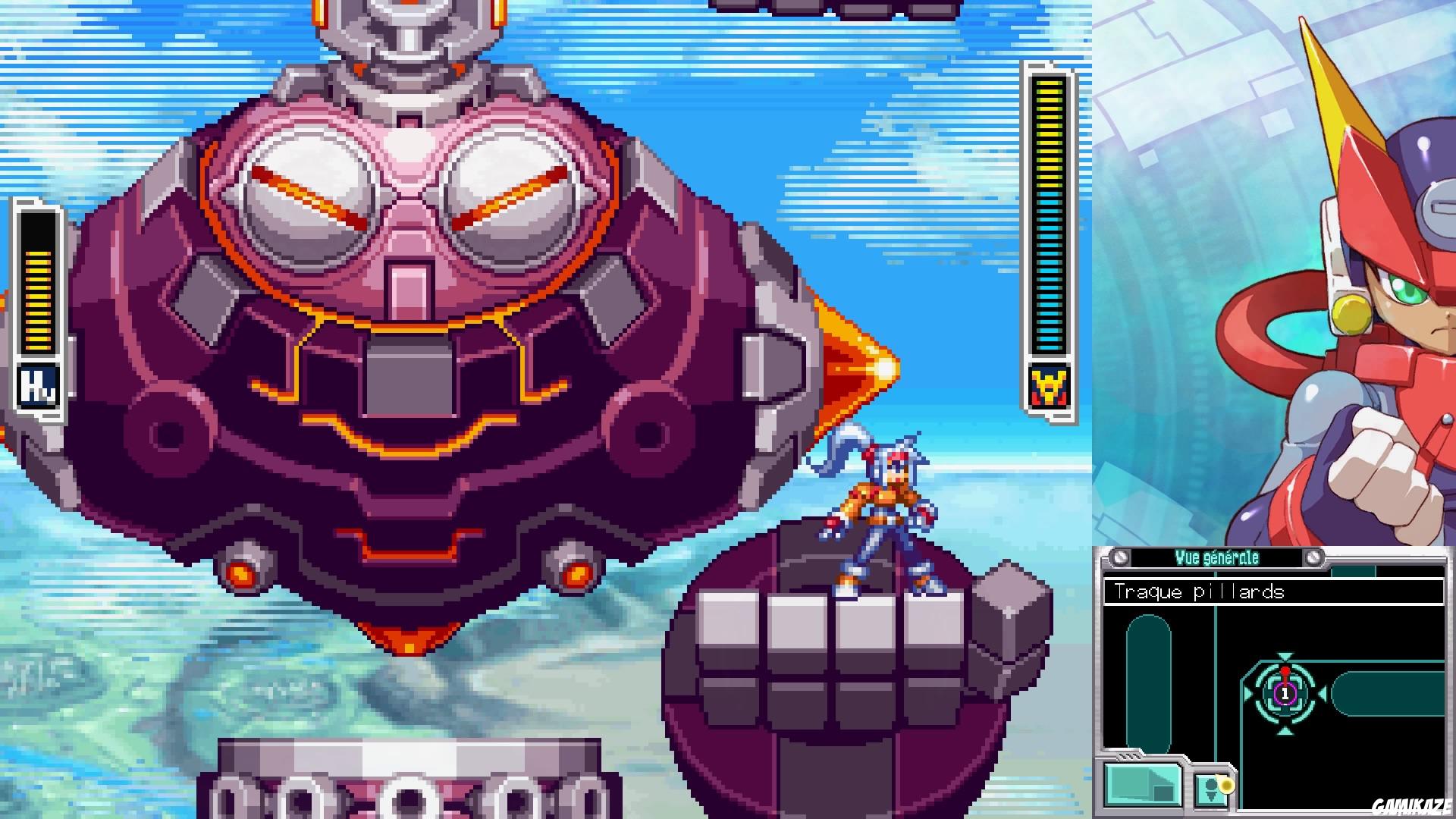Click the map thumbnail icon in minimap corner
The width and height of the screenshot is (1456, 819).
[1143, 785]
